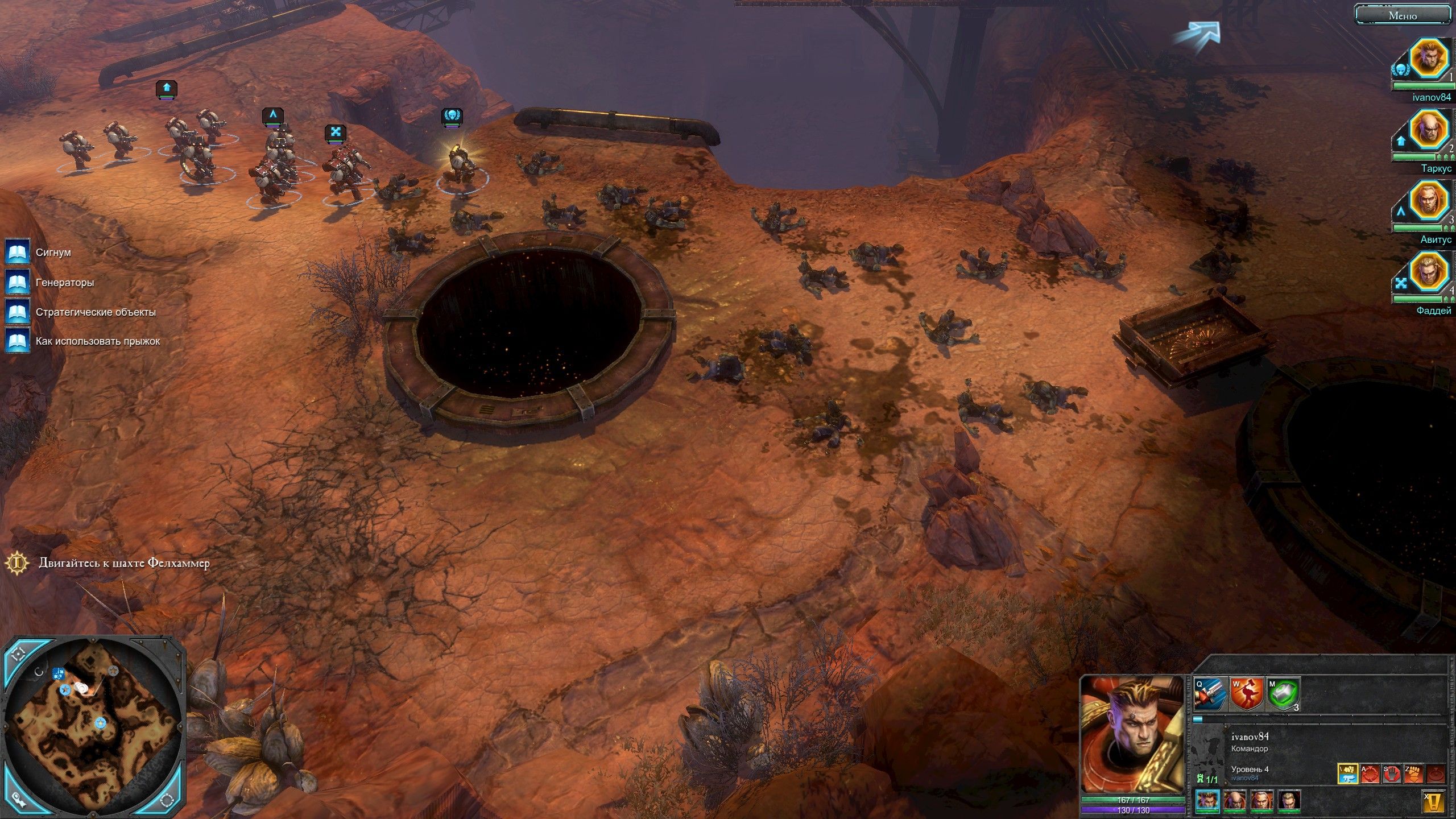This screenshot has width=1456, height=819.
Task: Open the Меню button
Action: (x=1403, y=15)
